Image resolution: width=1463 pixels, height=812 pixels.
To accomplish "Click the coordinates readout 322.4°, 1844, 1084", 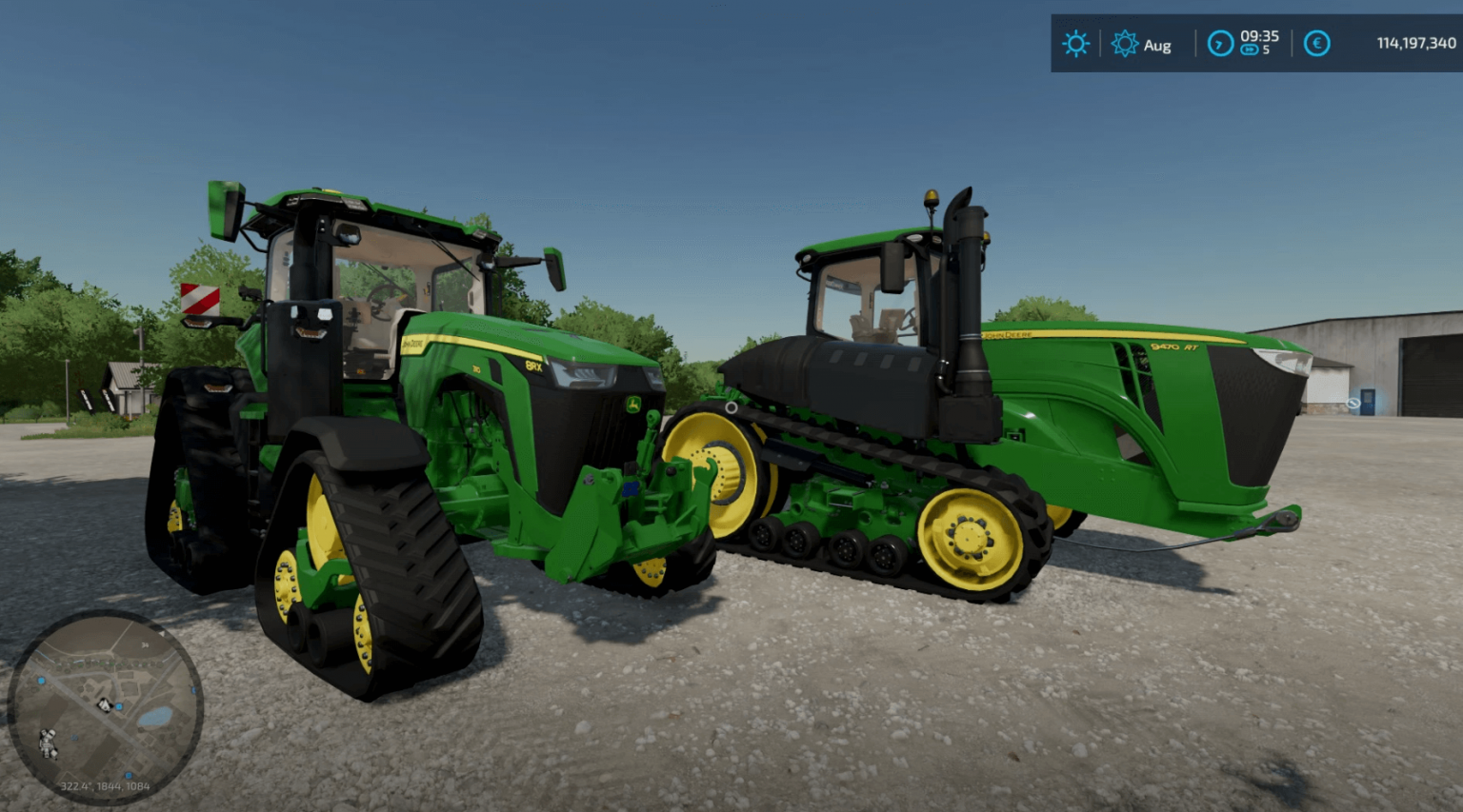I will point(105,786).
